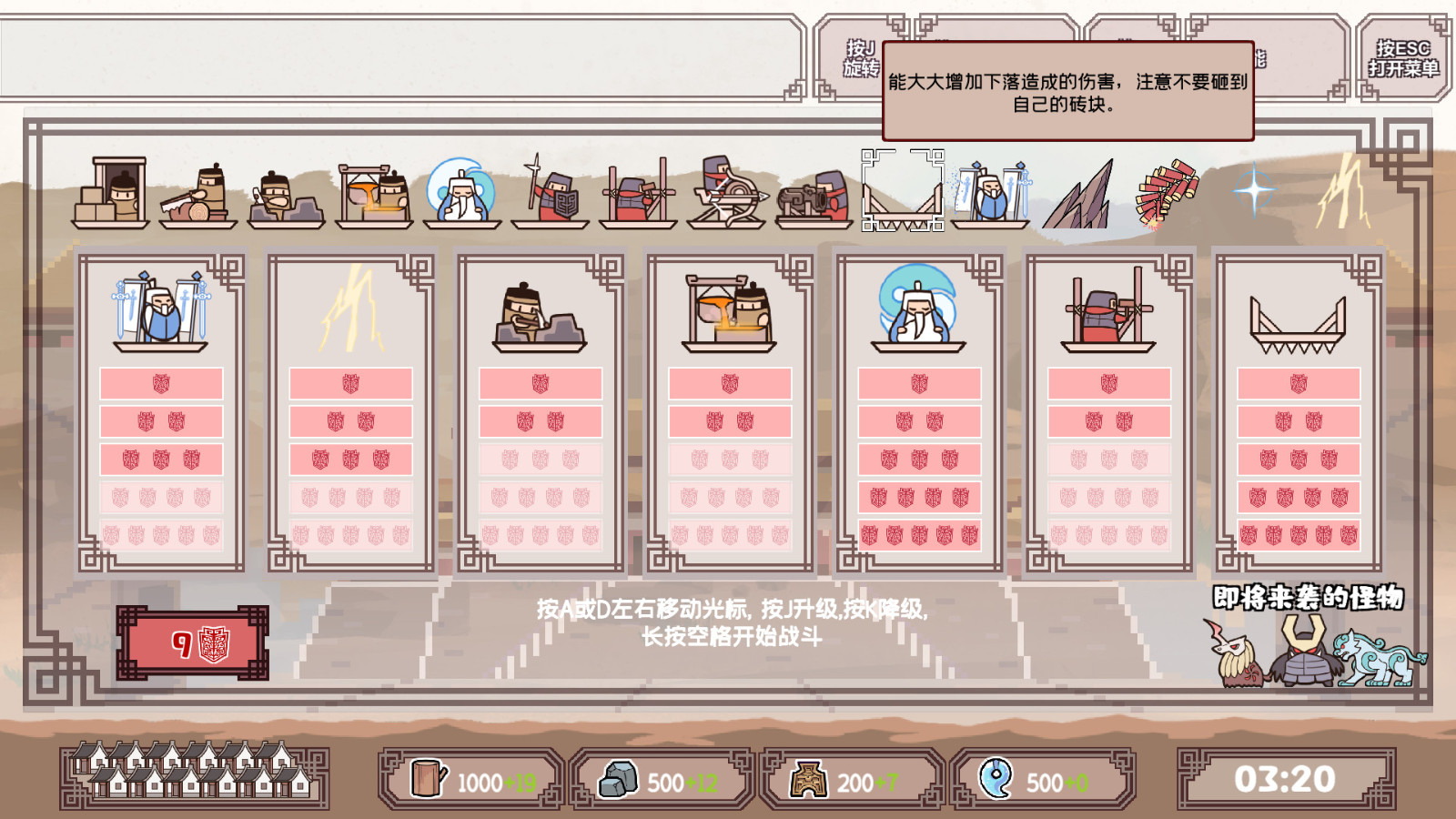Select the sword sage with banners icon

(x=992, y=193)
